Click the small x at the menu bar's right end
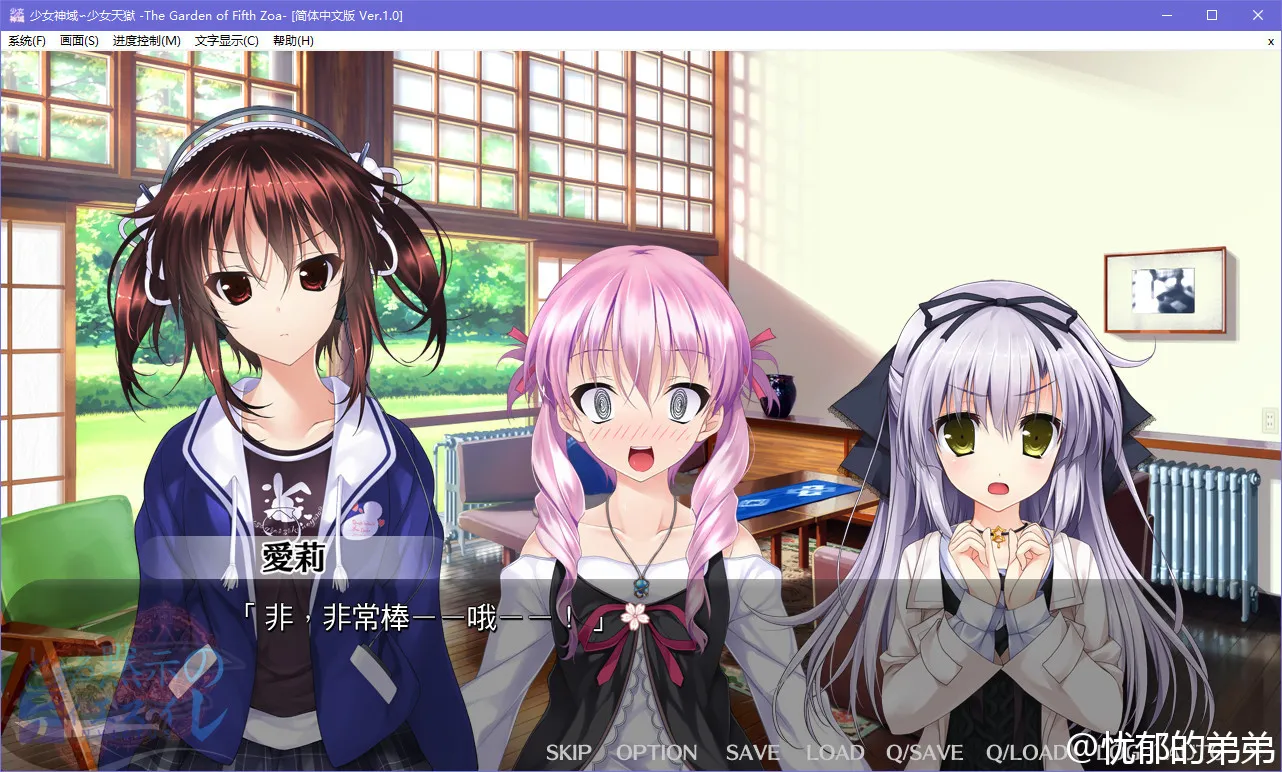This screenshot has height=772, width=1282. [x=1272, y=40]
